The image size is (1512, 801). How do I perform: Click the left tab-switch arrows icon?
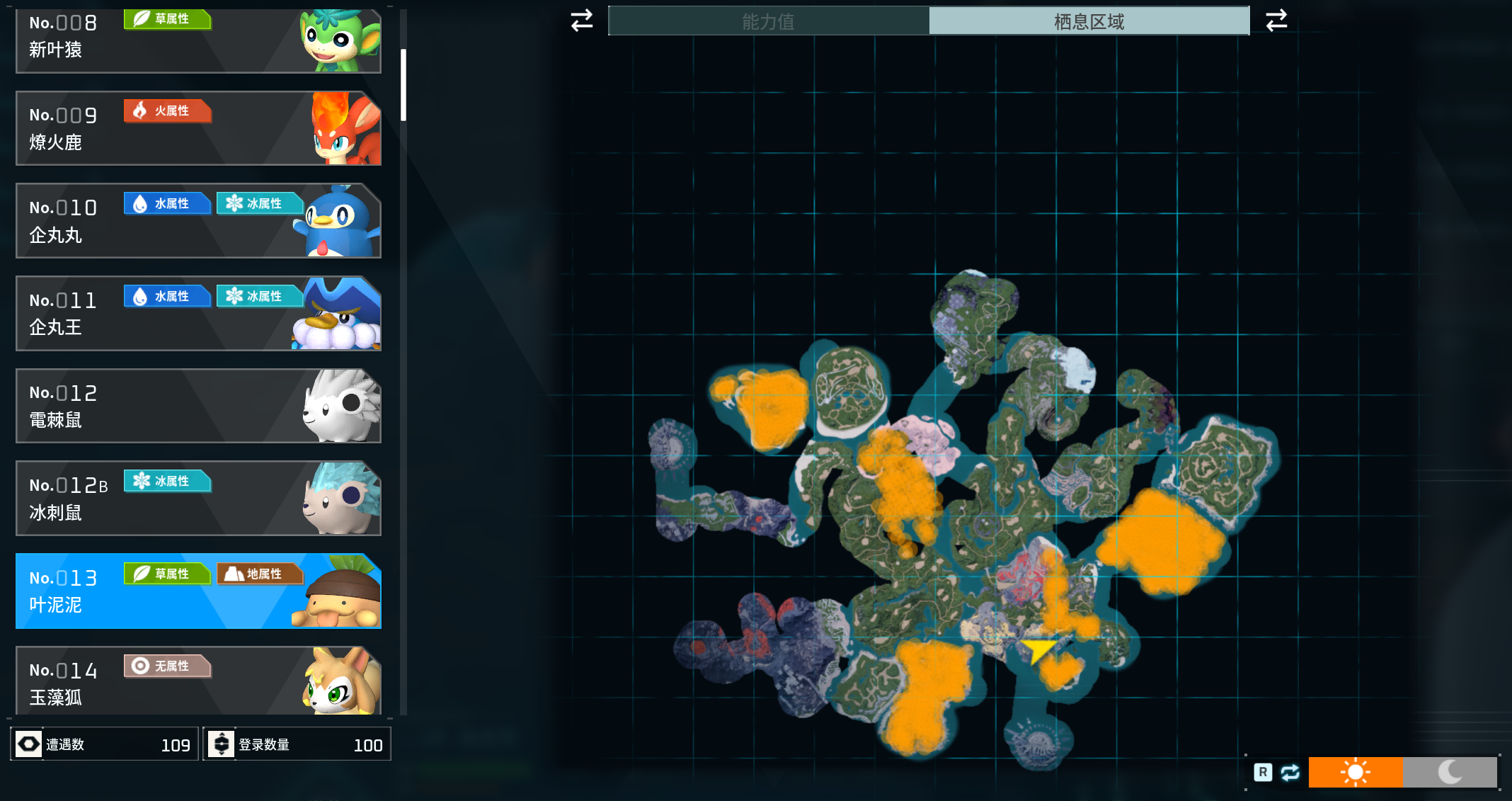coord(582,21)
